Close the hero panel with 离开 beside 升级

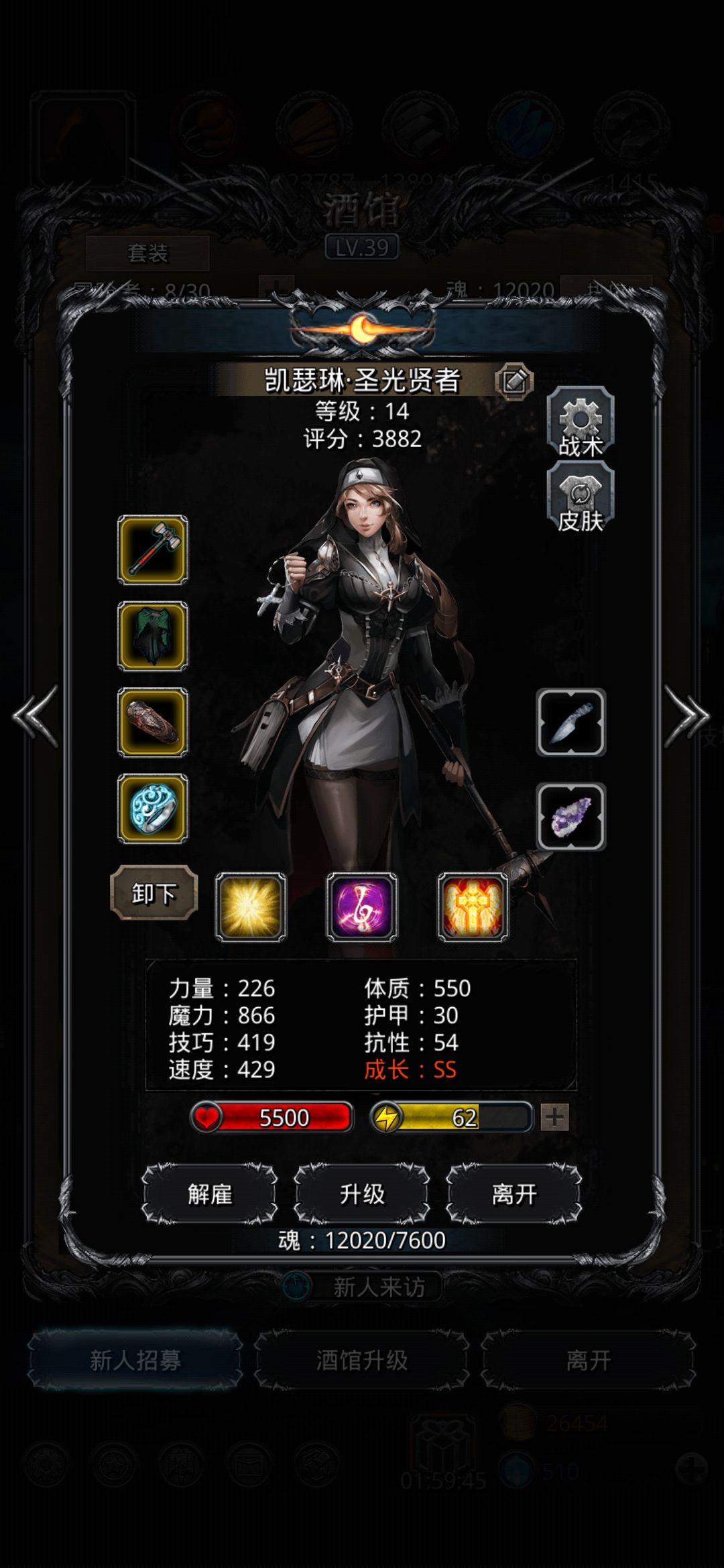(x=514, y=1194)
